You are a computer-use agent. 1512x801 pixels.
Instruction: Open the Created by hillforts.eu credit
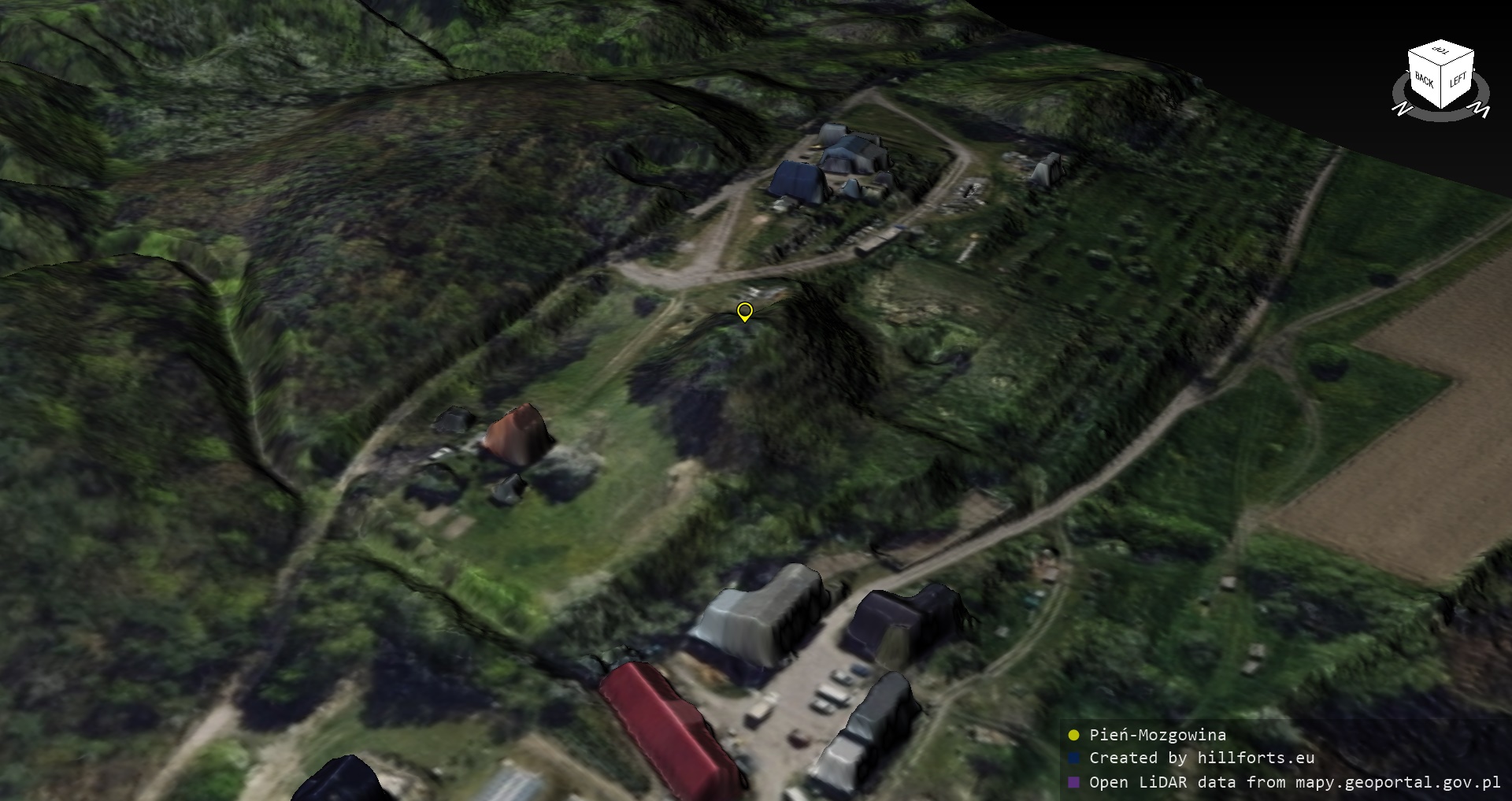coord(1201,758)
